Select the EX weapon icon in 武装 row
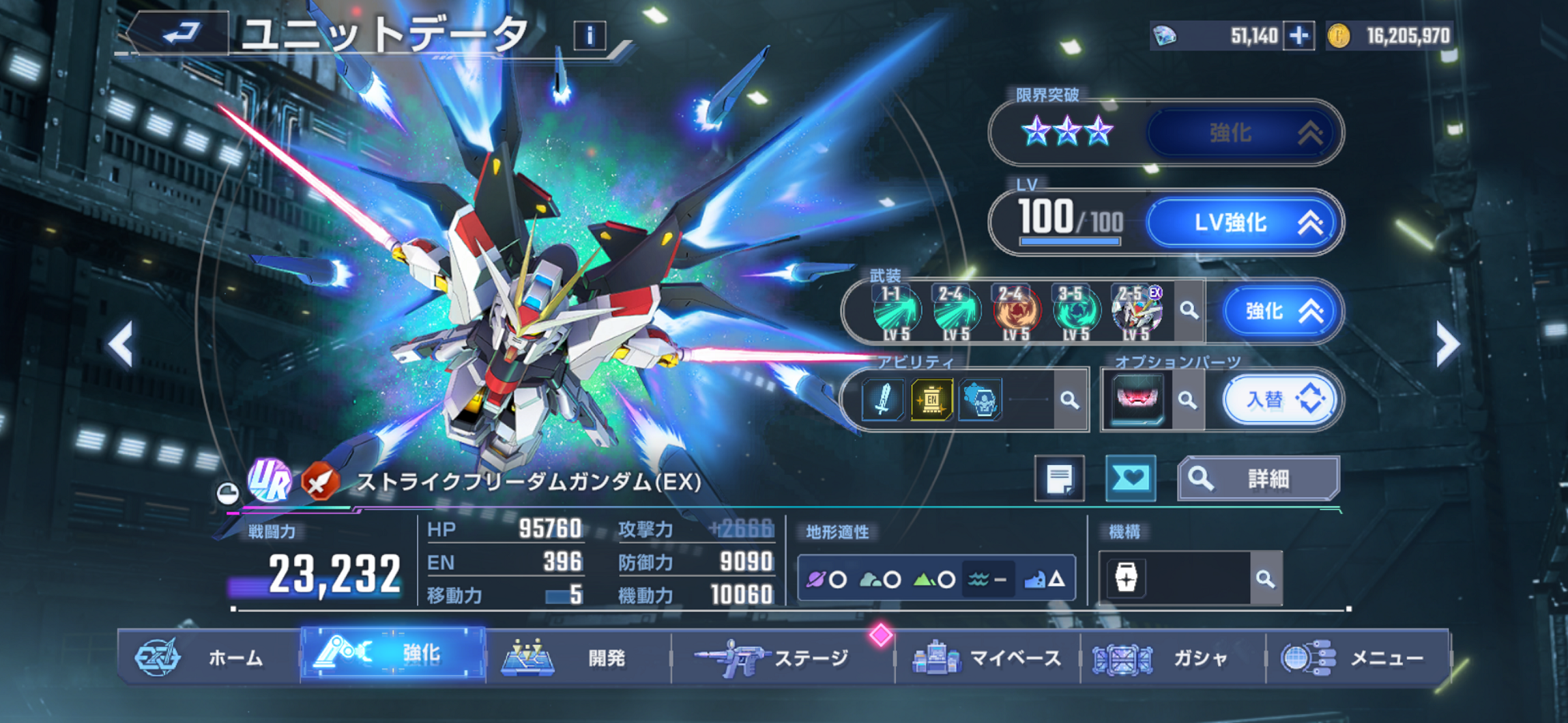1568x723 pixels. click(x=1136, y=311)
